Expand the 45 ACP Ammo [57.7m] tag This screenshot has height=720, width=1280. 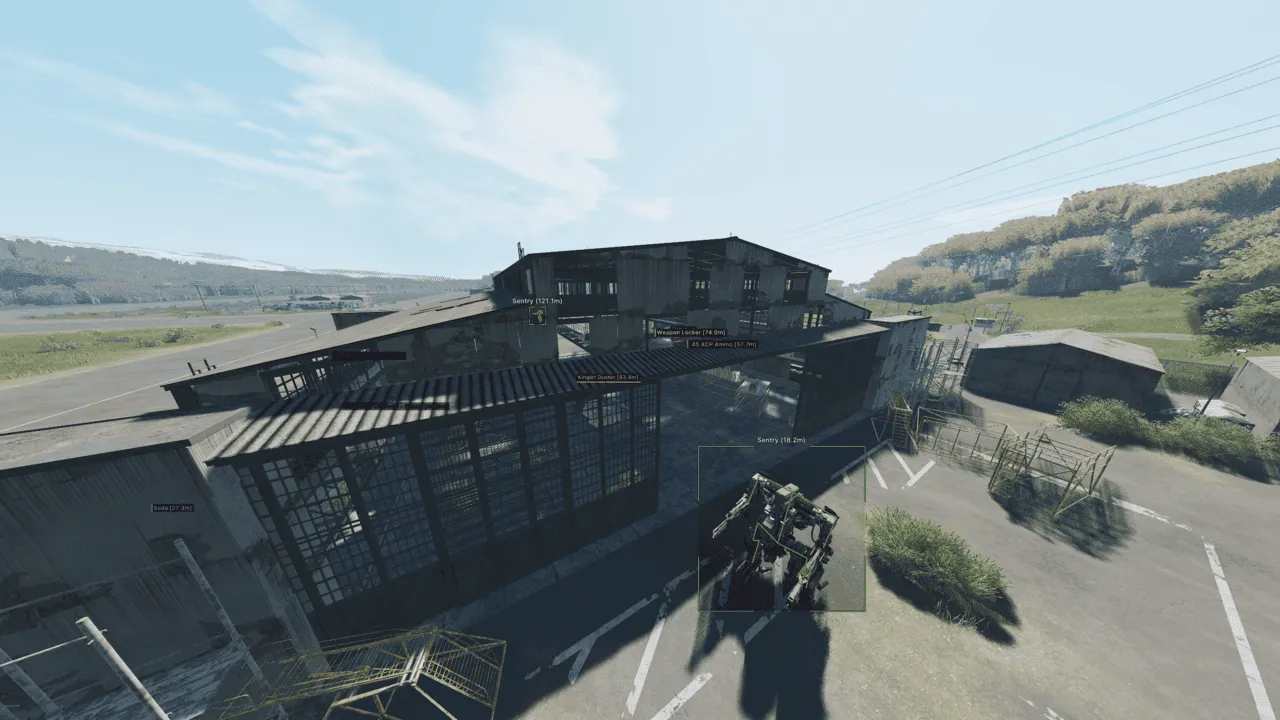[722, 344]
